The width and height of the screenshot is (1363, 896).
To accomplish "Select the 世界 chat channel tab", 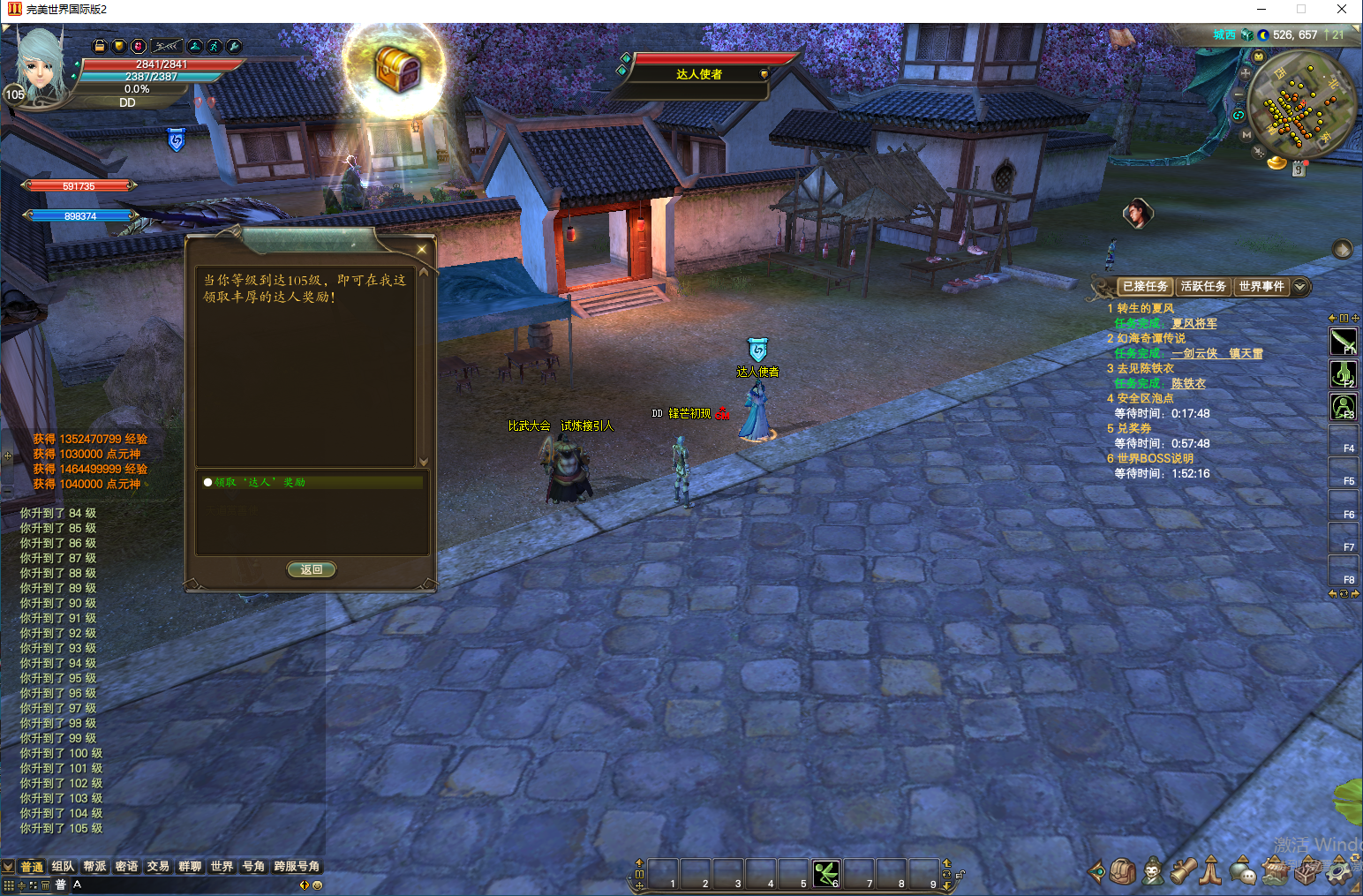I will coord(222,866).
